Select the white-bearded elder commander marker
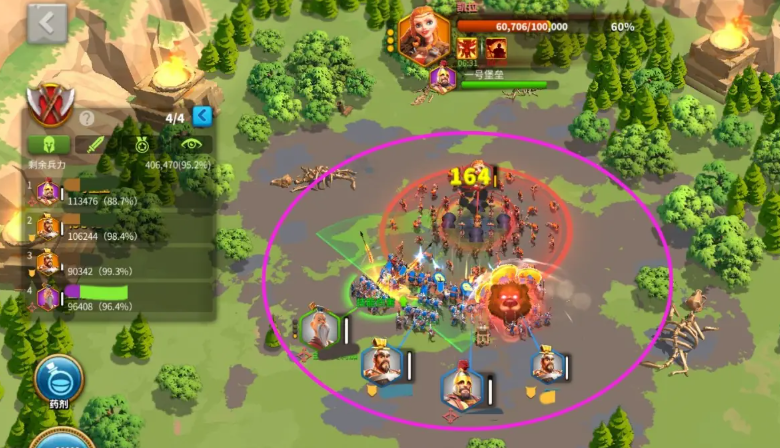Image resolution: width=780 pixels, height=448 pixels. (x=321, y=329)
